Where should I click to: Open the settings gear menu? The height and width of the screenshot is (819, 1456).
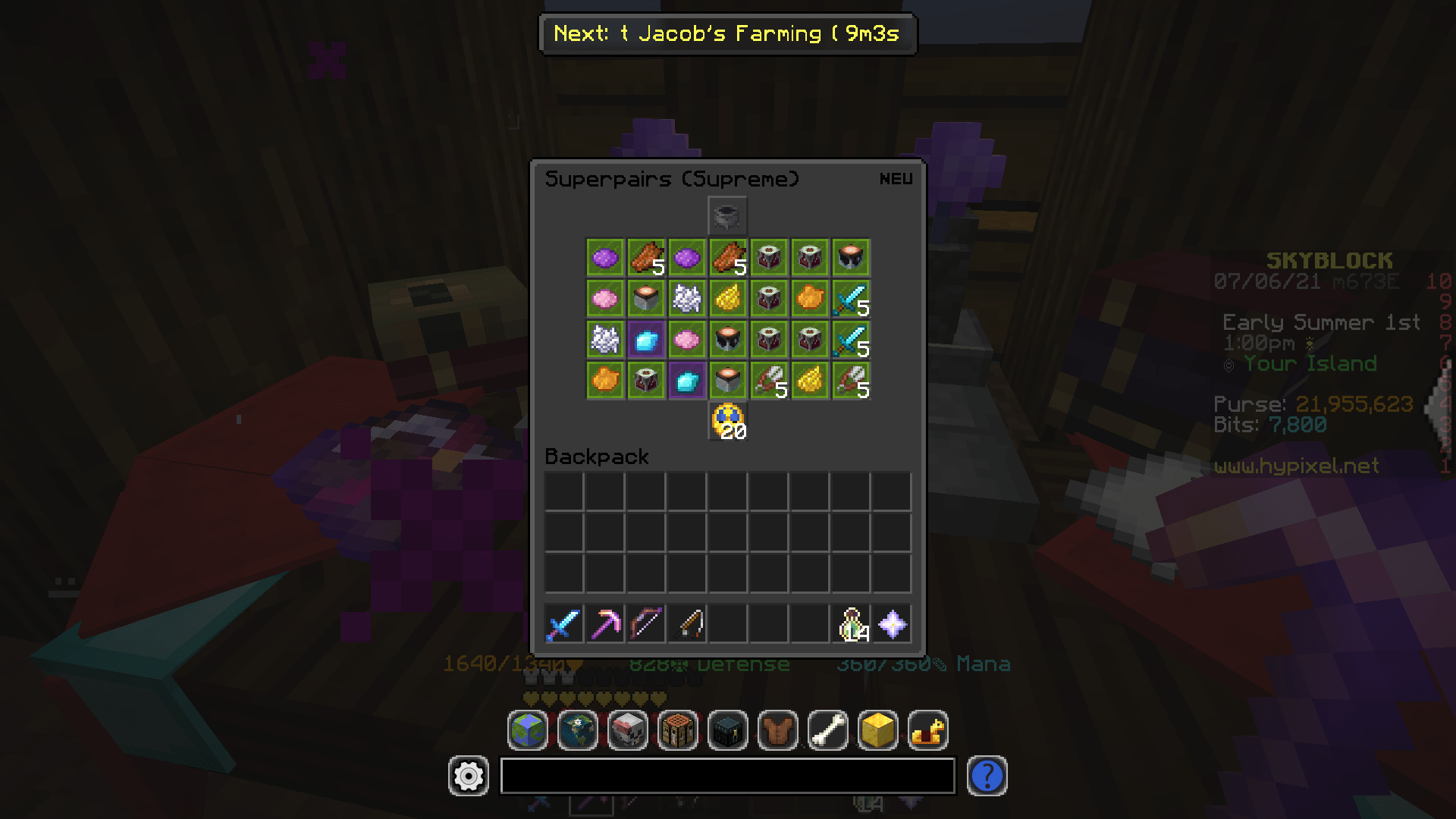[x=468, y=776]
